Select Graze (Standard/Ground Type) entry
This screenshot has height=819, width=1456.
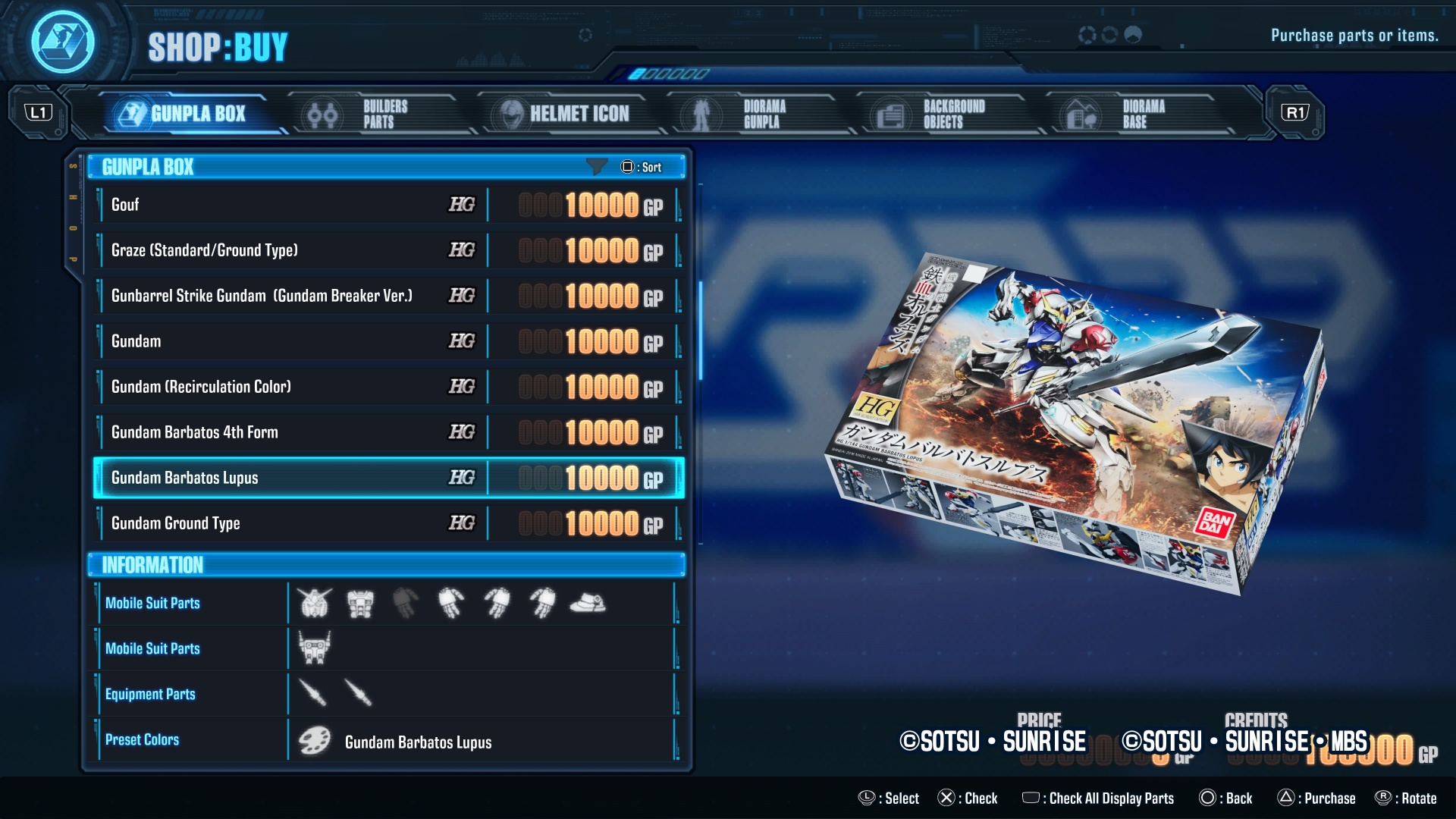[387, 250]
